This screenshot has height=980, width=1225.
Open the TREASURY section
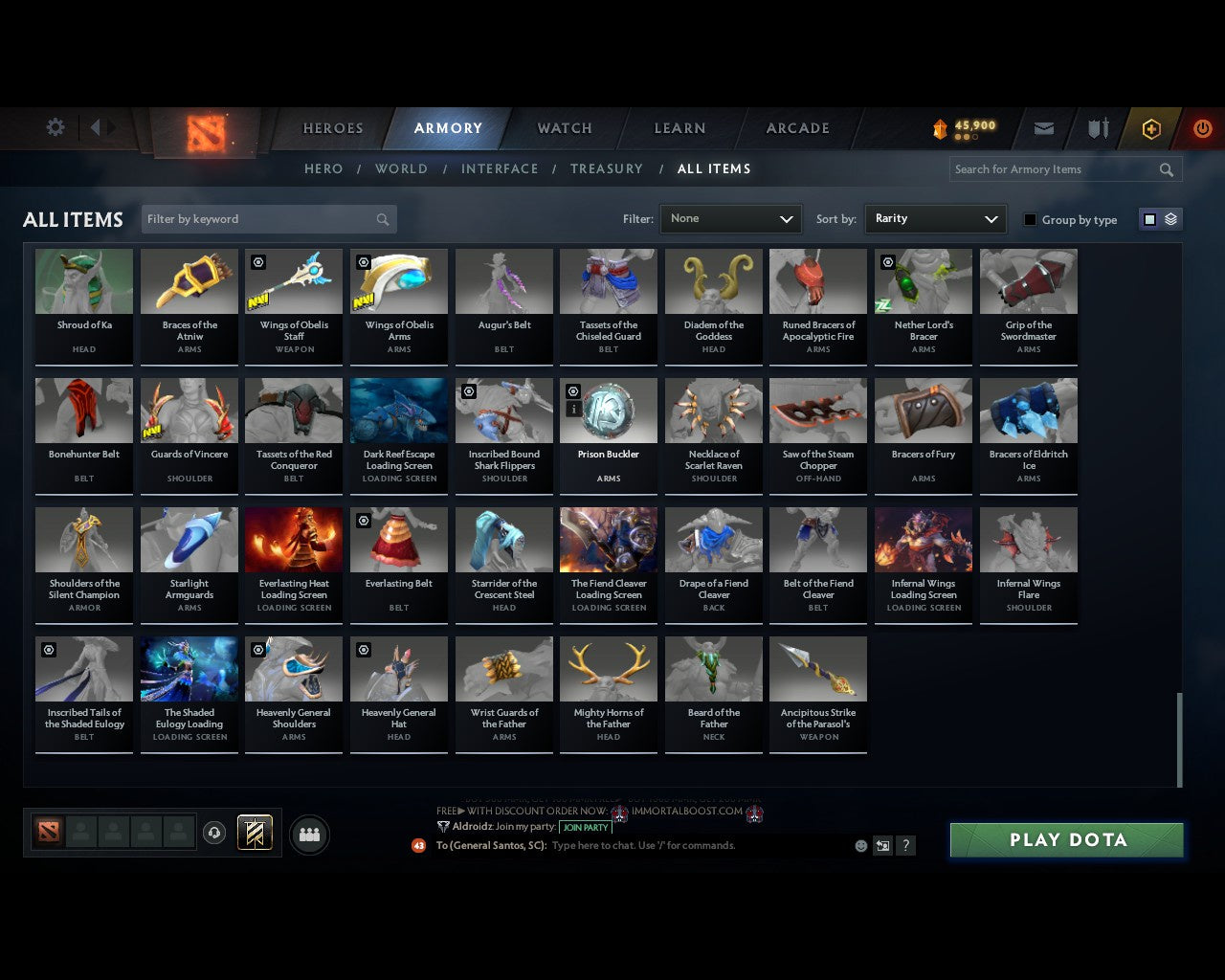tap(606, 168)
